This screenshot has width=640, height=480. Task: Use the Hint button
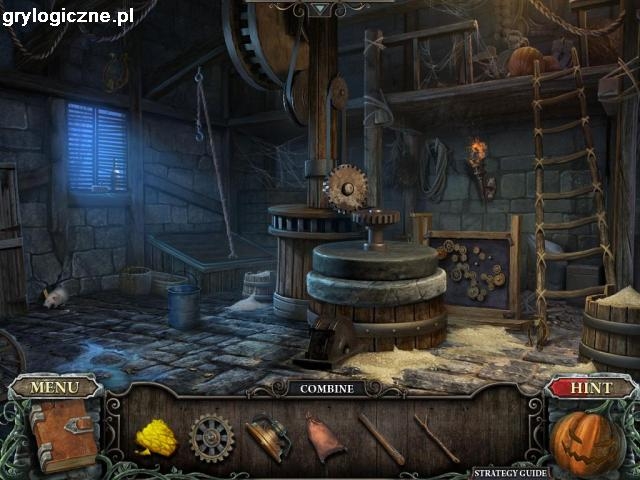coord(590,387)
